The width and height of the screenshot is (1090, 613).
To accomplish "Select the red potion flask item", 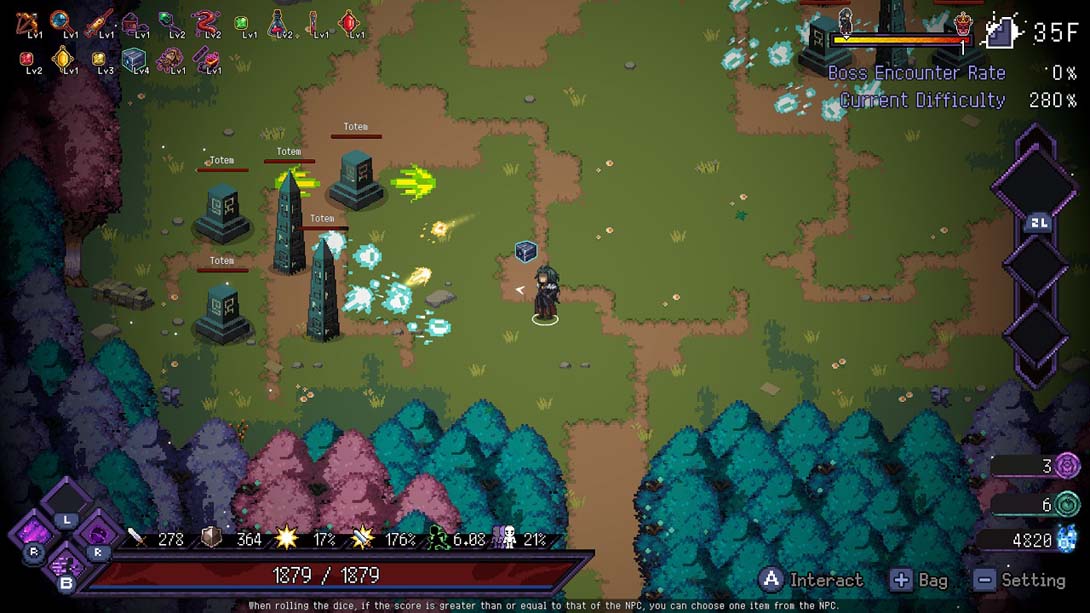I will point(278,21).
